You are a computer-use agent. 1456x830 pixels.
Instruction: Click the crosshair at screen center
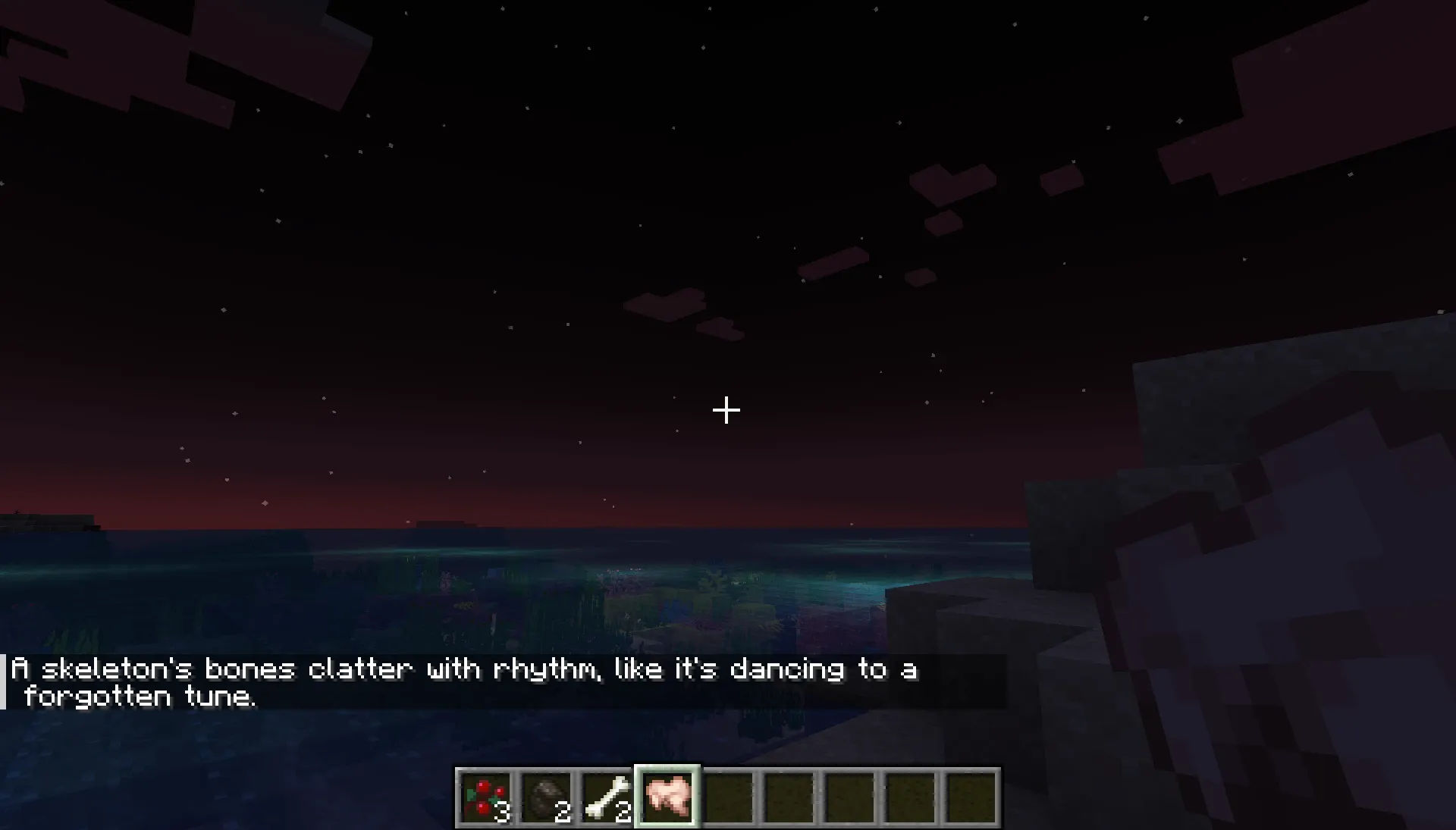tap(726, 410)
